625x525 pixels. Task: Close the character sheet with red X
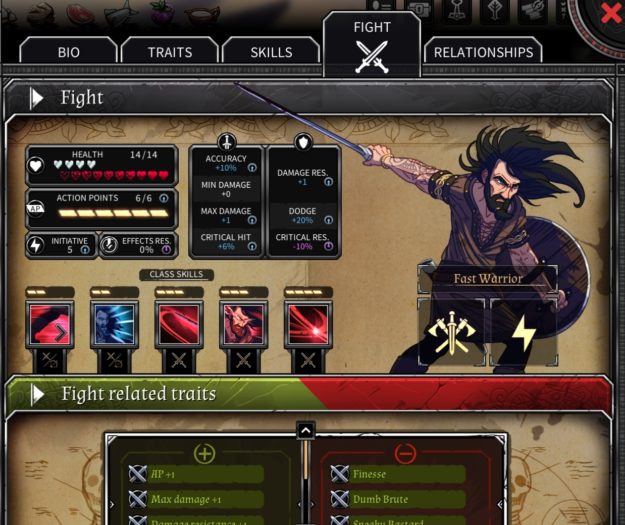click(x=610, y=13)
